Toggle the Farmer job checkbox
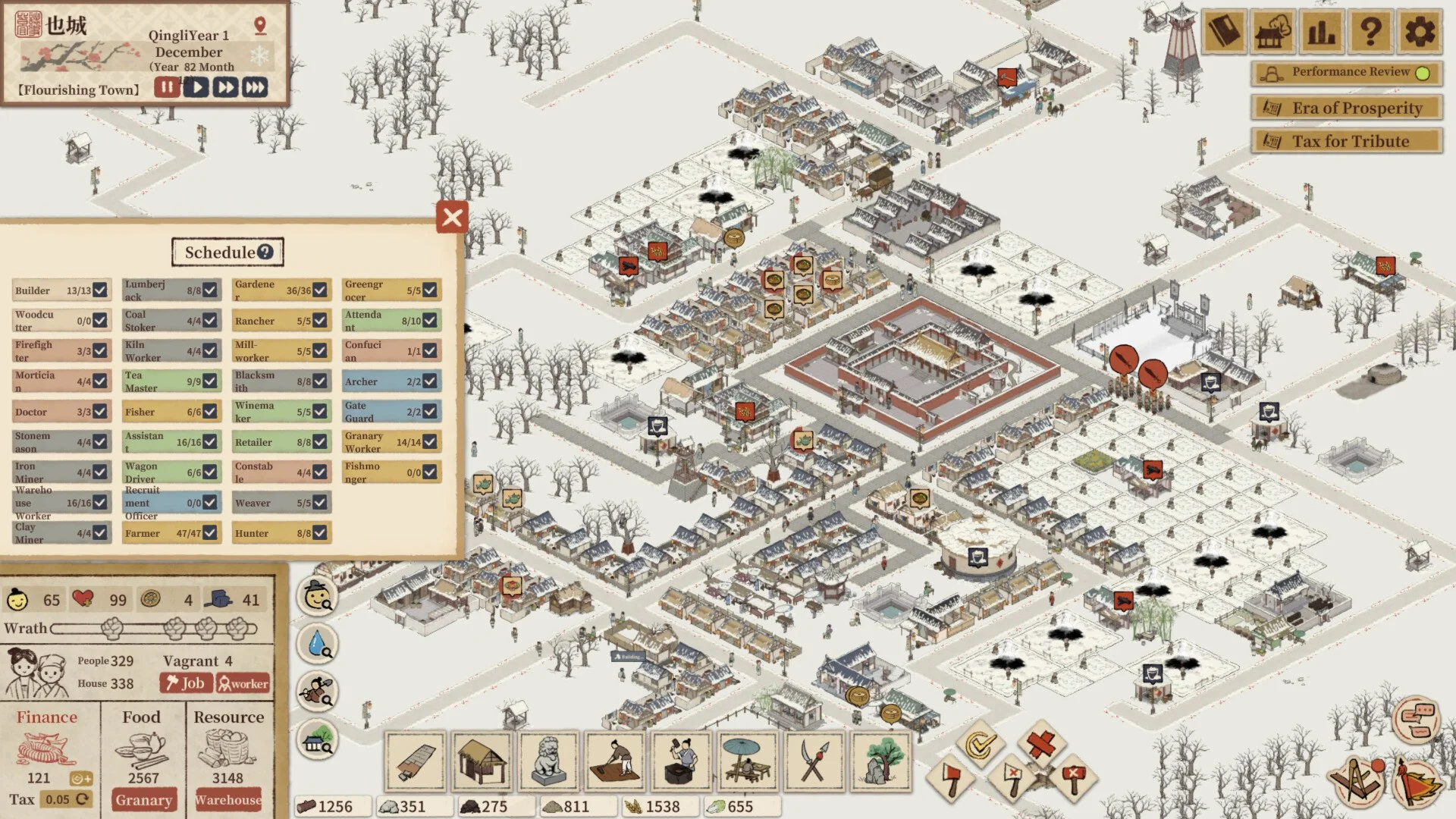The width and height of the screenshot is (1456, 819). click(210, 533)
